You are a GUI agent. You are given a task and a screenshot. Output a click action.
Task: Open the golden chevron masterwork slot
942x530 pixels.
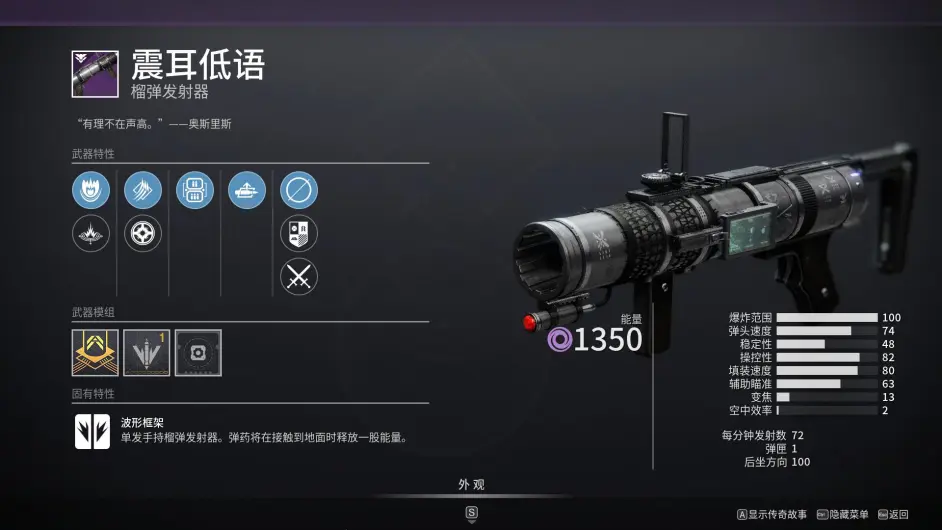click(x=95, y=352)
